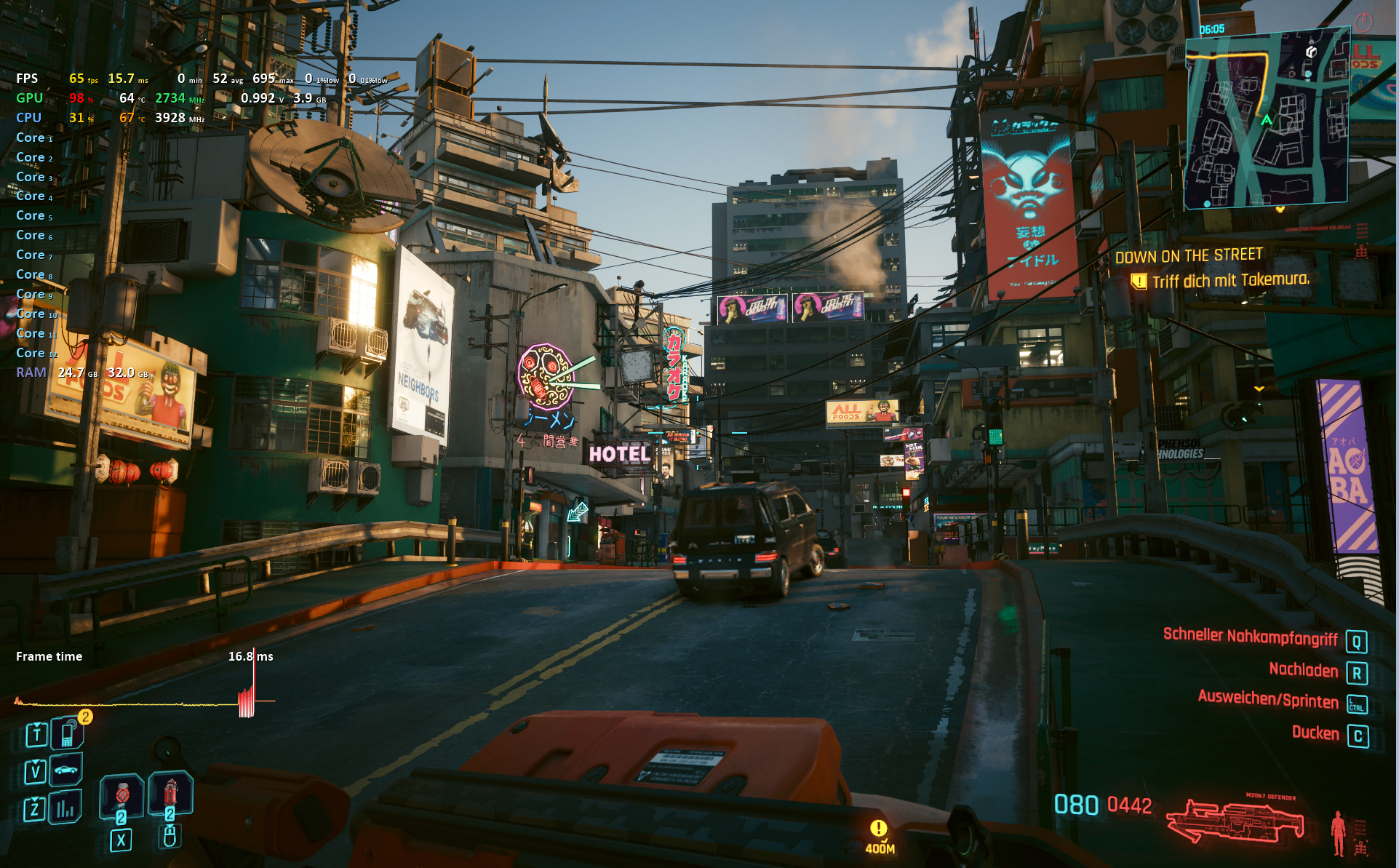The image size is (1399, 868).
Task: Click the red character silhouette status icon
Action: (1338, 832)
